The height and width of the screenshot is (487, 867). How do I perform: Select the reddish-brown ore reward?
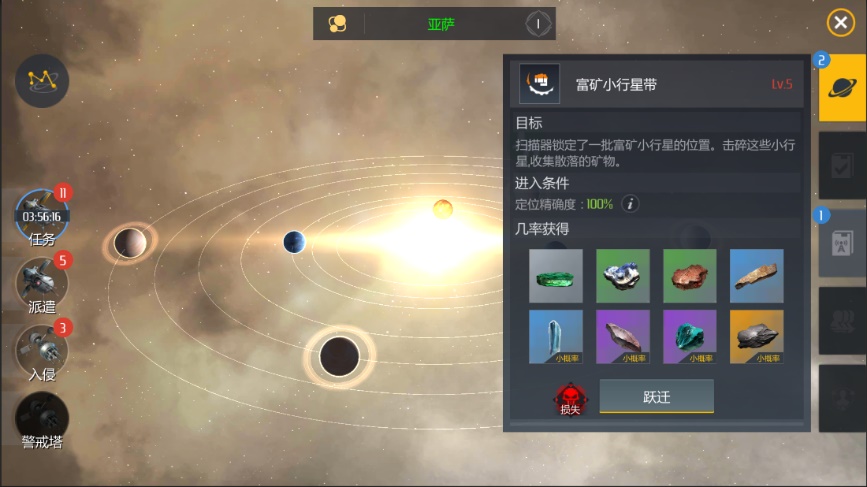pos(690,276)
